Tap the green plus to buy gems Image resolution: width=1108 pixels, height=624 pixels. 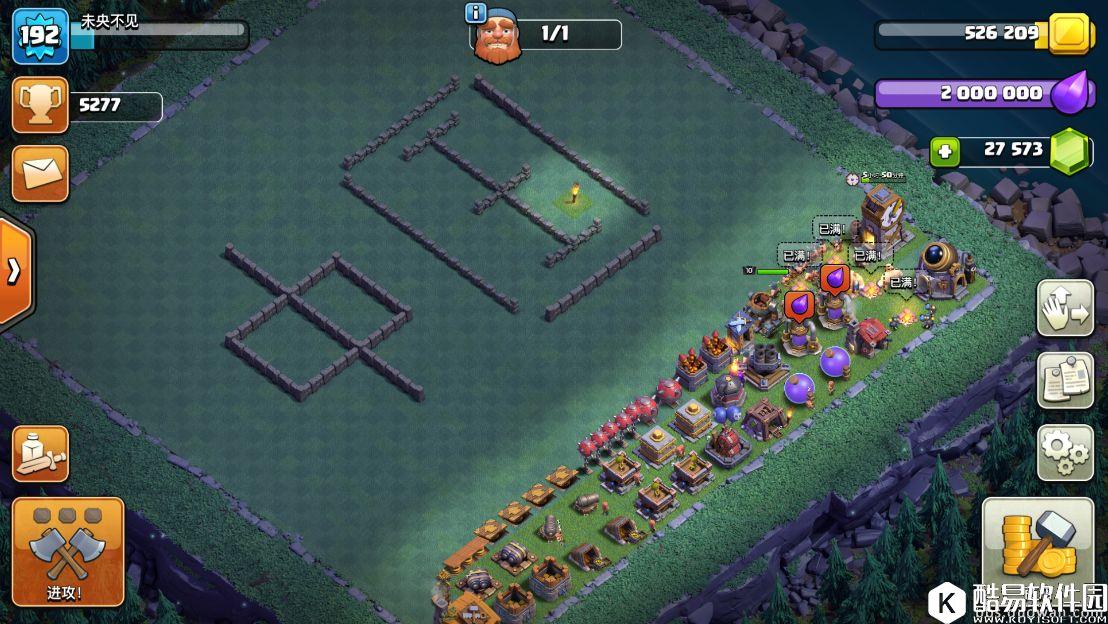944,152
